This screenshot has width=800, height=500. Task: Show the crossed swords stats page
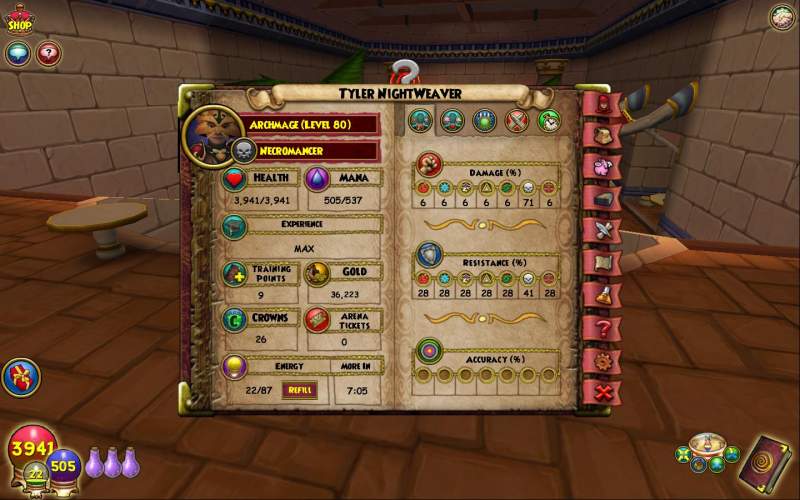[x=516, y=121]
